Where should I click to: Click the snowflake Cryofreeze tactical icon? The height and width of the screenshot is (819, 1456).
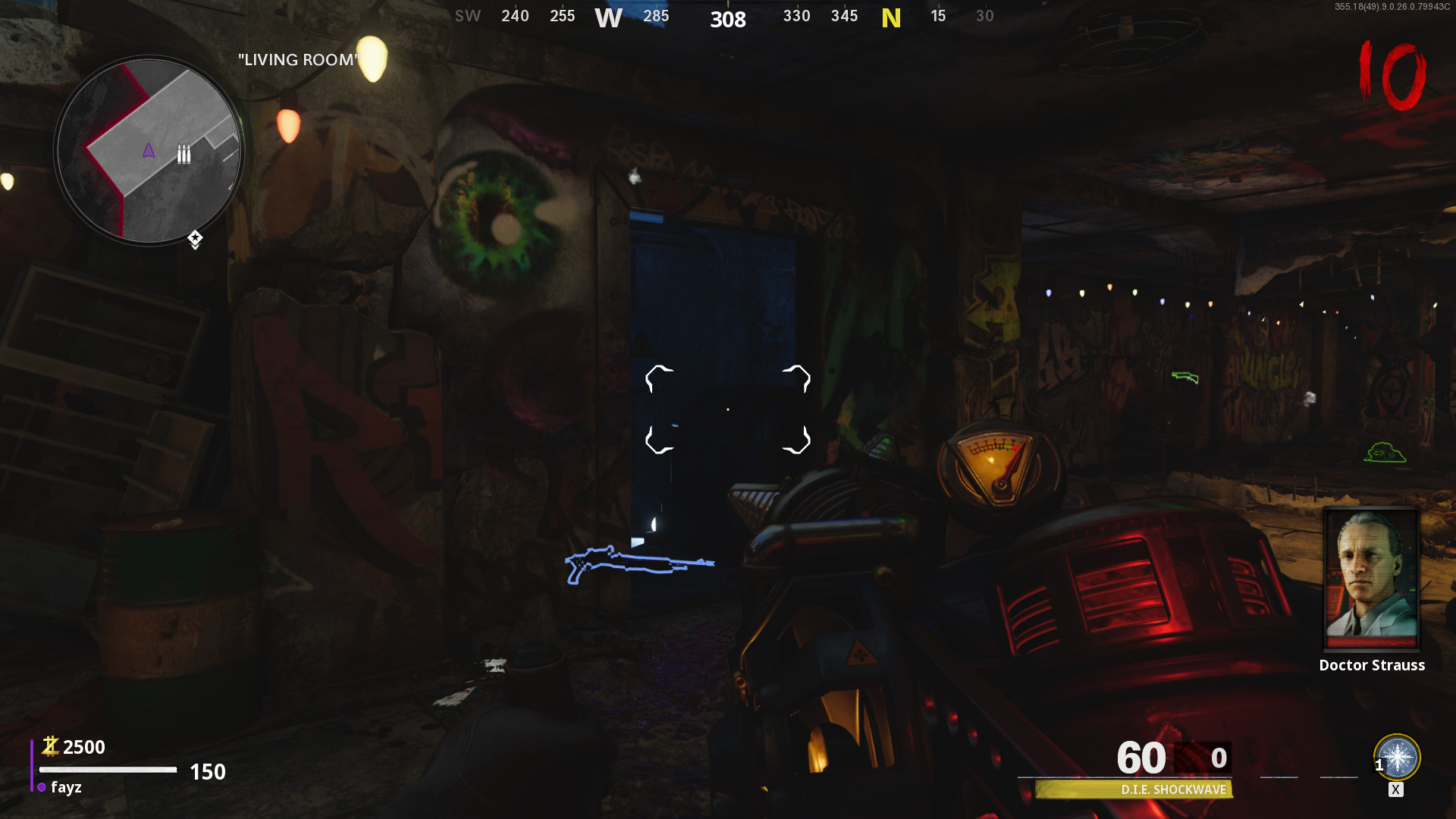[x=1396, y=757]
